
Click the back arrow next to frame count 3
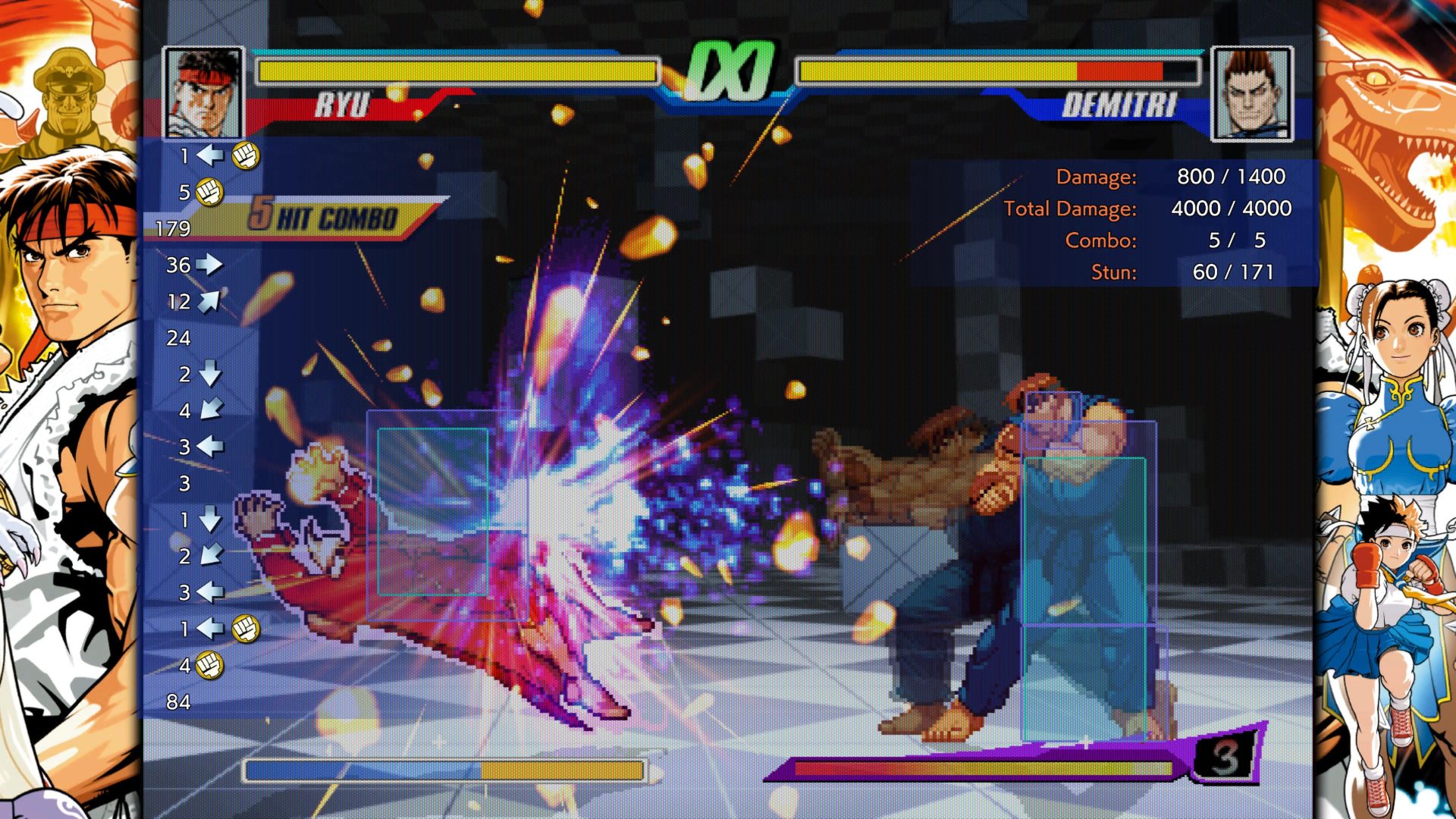click(211, 446)
